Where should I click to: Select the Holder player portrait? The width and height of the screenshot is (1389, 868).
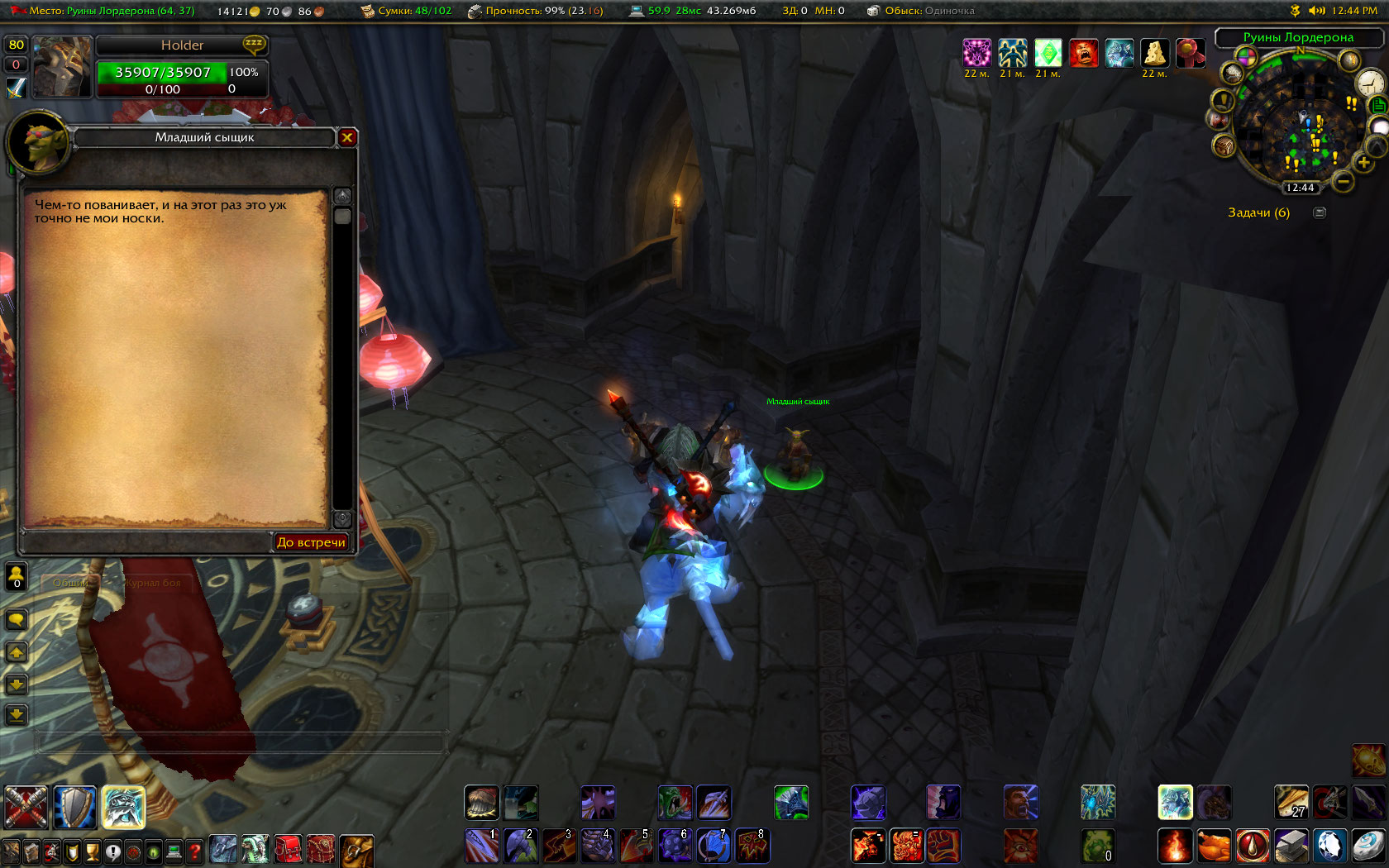62,67
